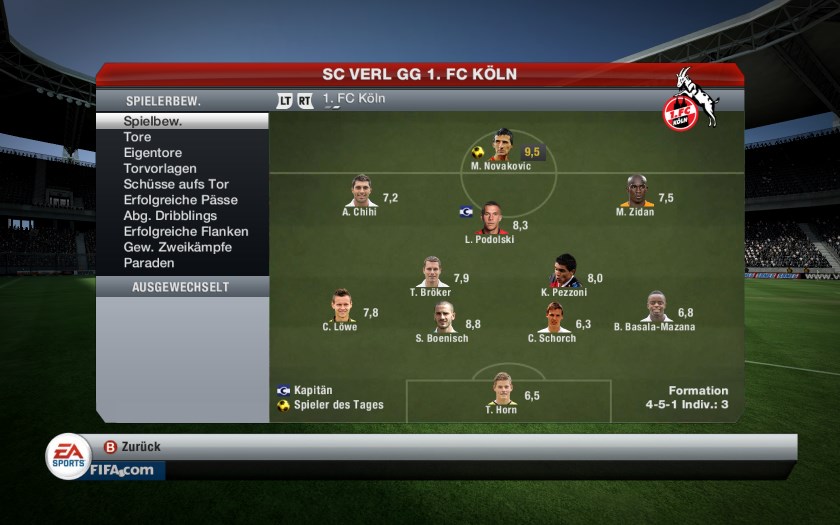Show the Eigentore statistic

tap(151, 153)
